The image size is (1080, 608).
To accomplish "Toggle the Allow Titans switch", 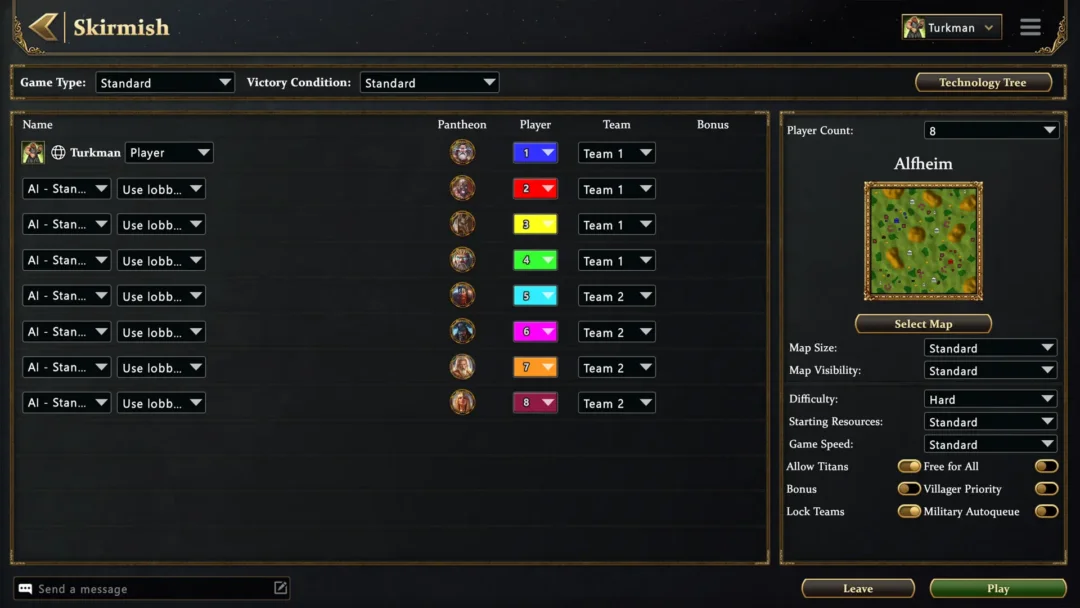I will click(x=909, y=467).
